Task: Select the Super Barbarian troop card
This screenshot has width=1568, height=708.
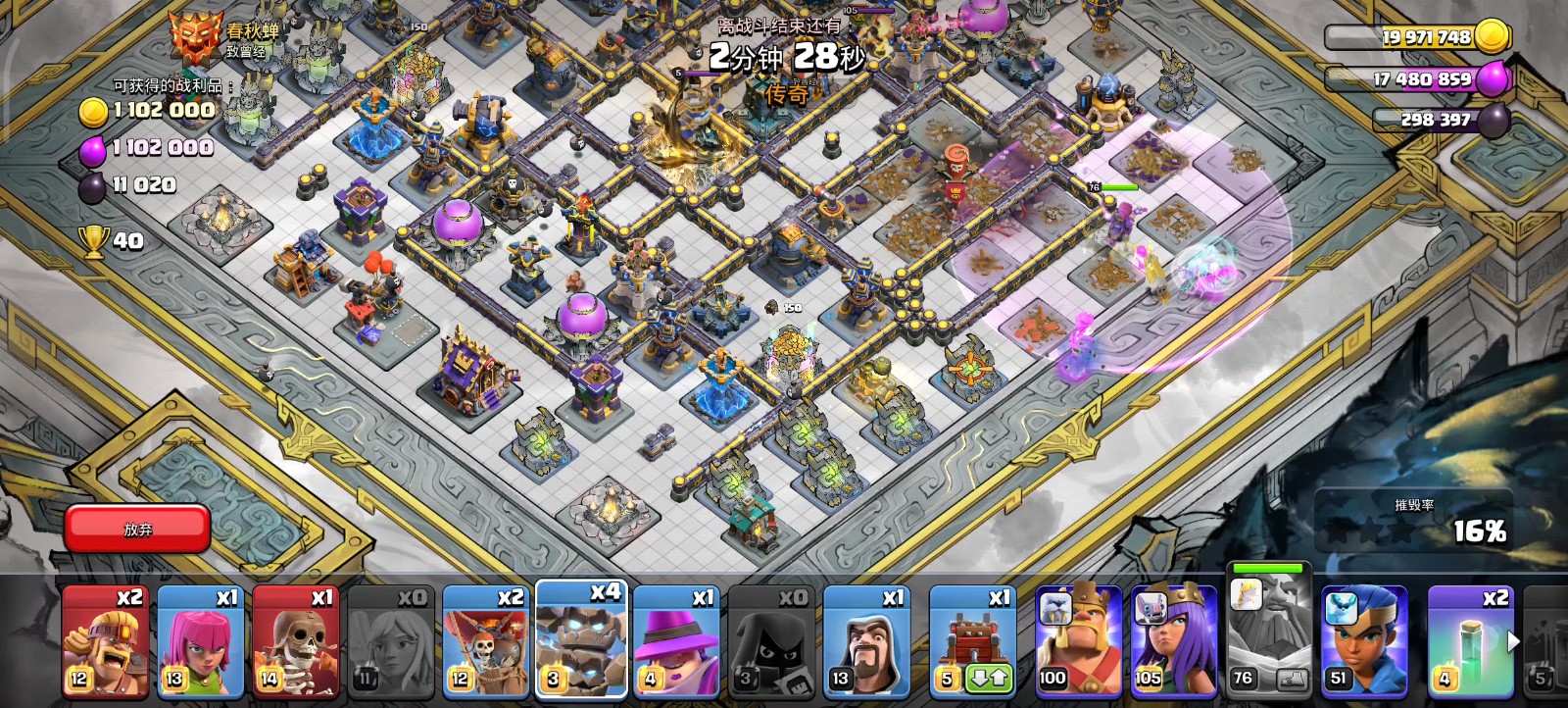Action: tap(105, 642)
